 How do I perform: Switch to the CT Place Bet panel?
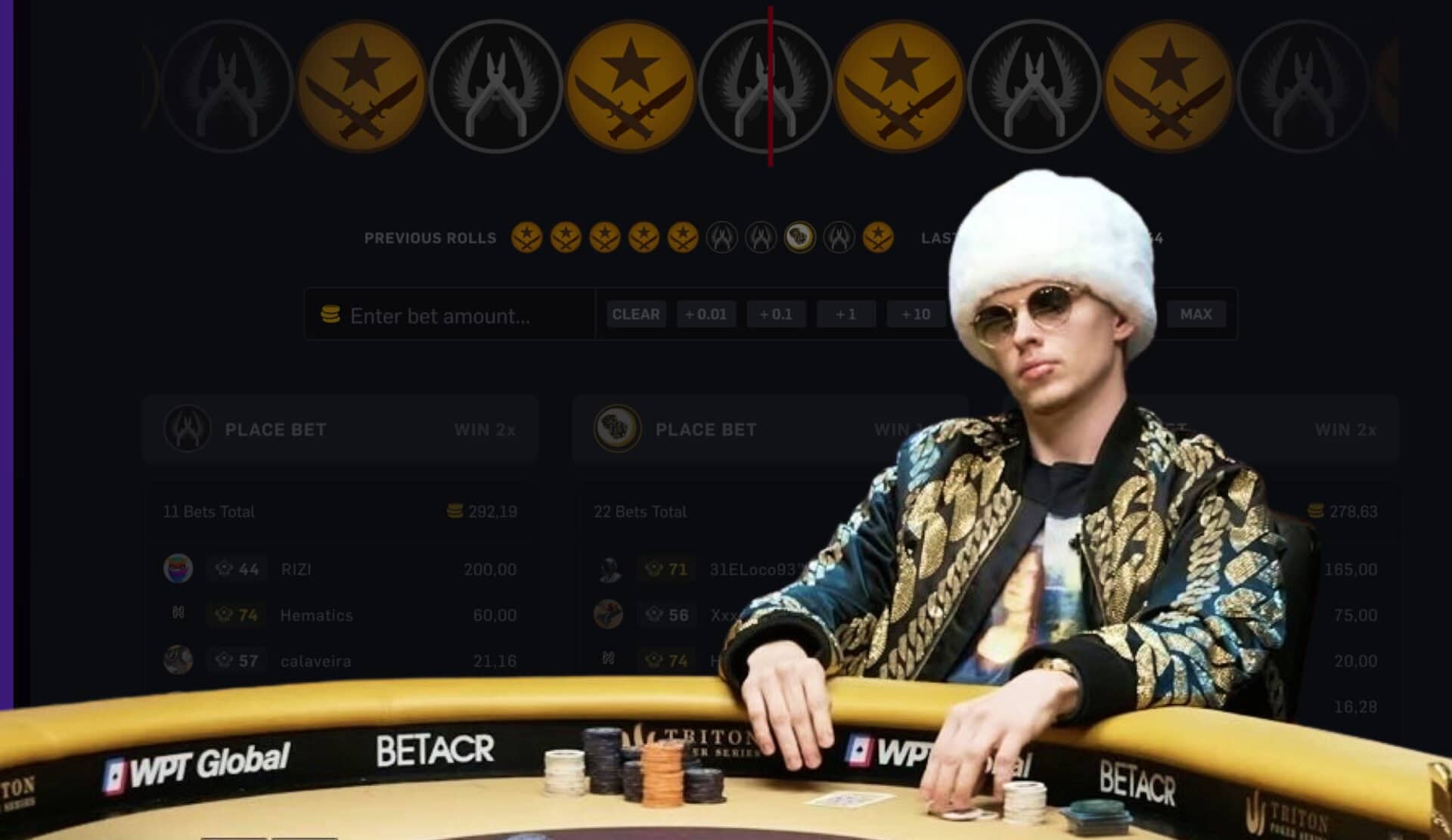click(x=340, y=429)
